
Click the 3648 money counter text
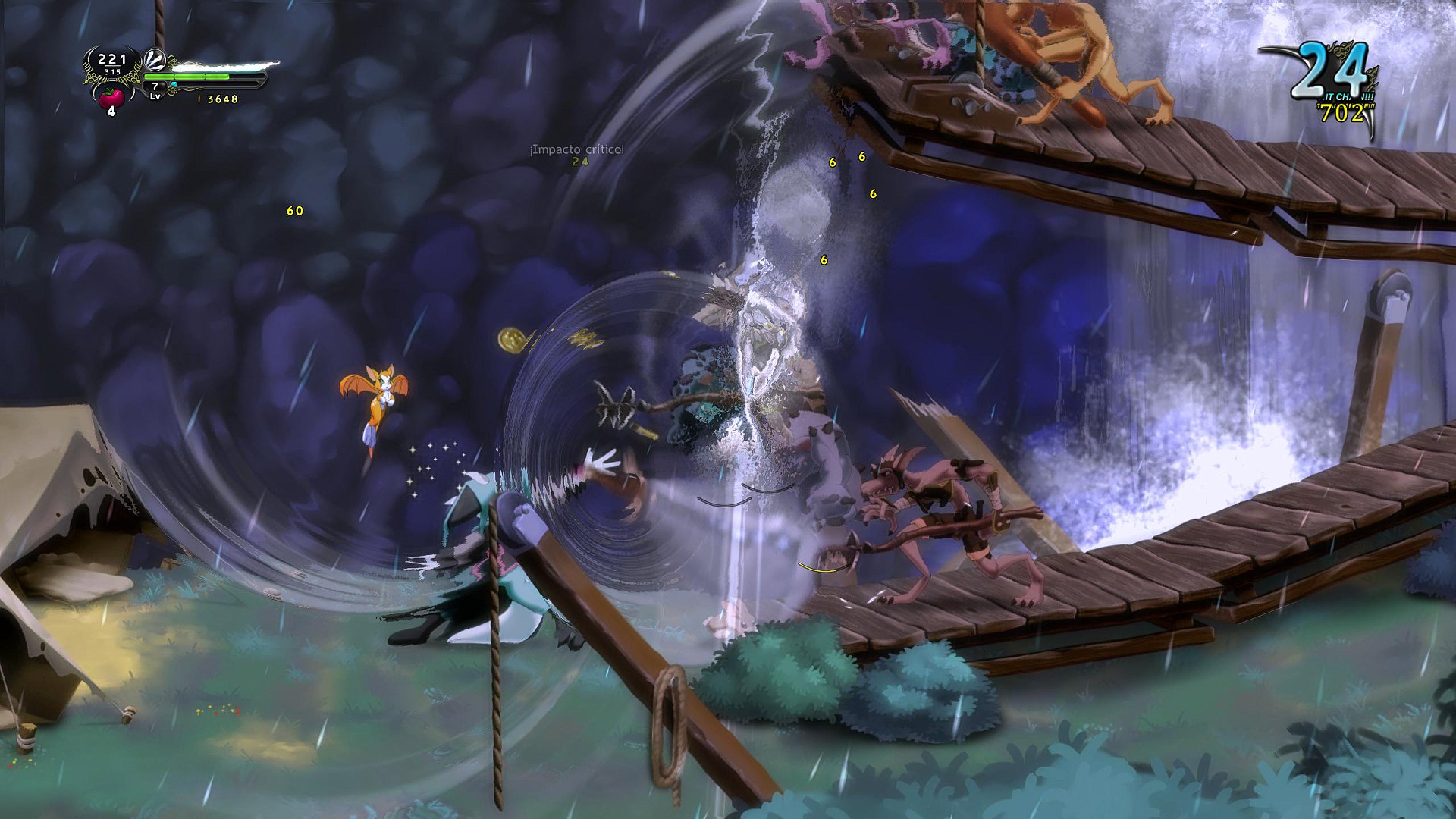(222, 99)
